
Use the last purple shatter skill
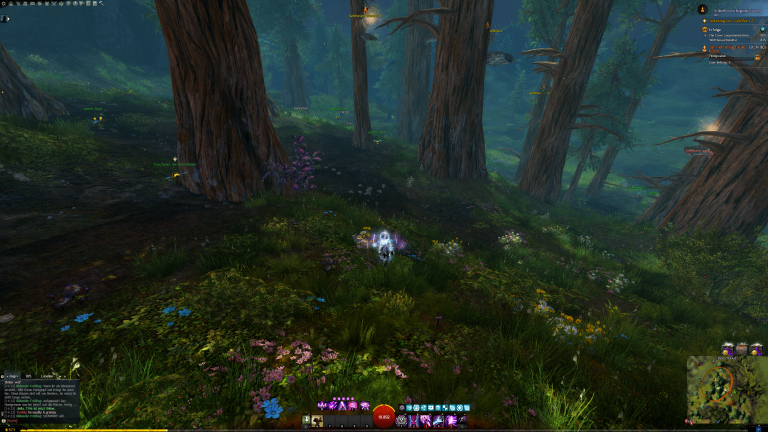click(364, 405)
